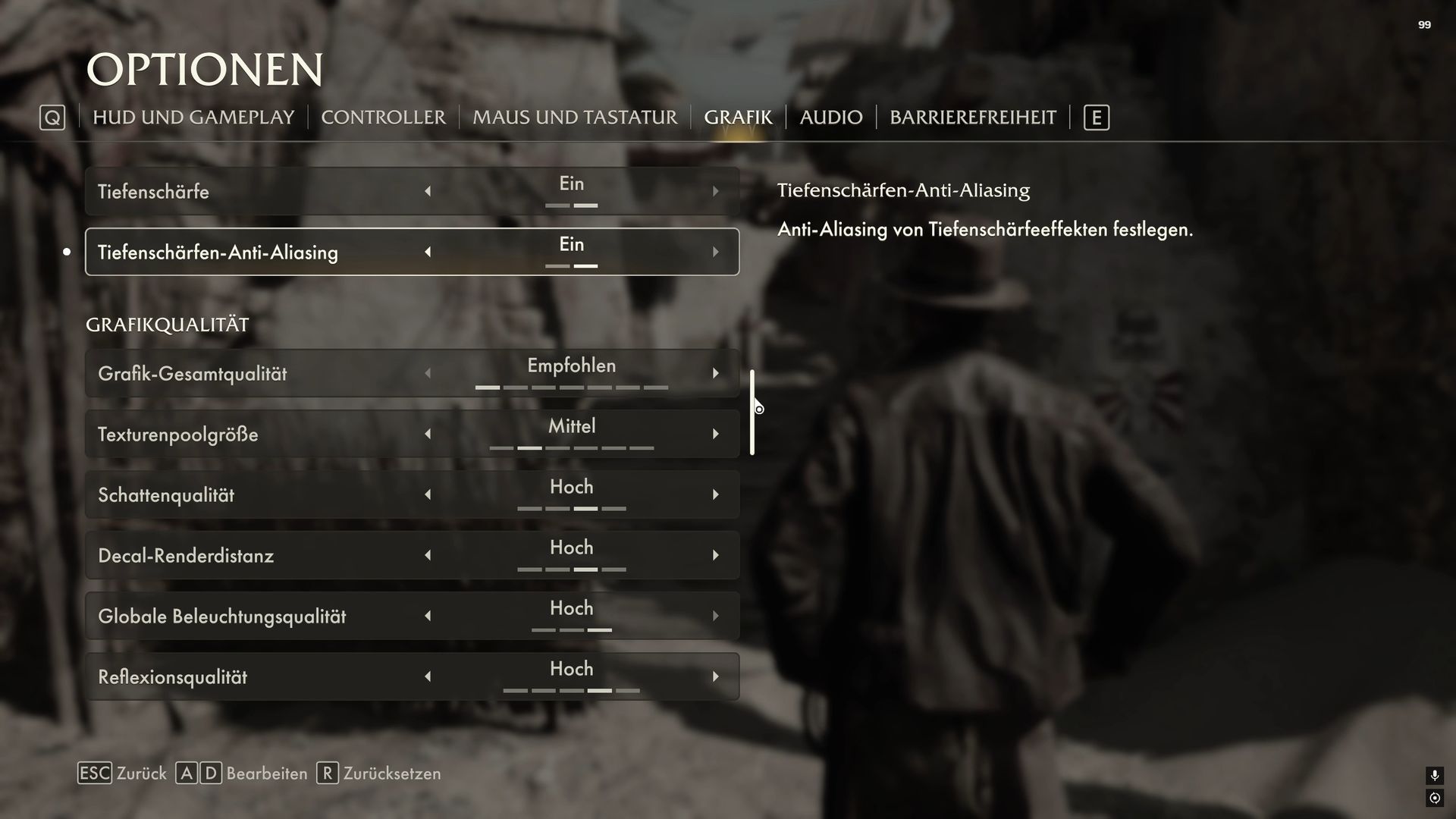Lower Texturenpoolgröße using left arrow
This screenshot has height=819, width=1456.
pos(428,434)
